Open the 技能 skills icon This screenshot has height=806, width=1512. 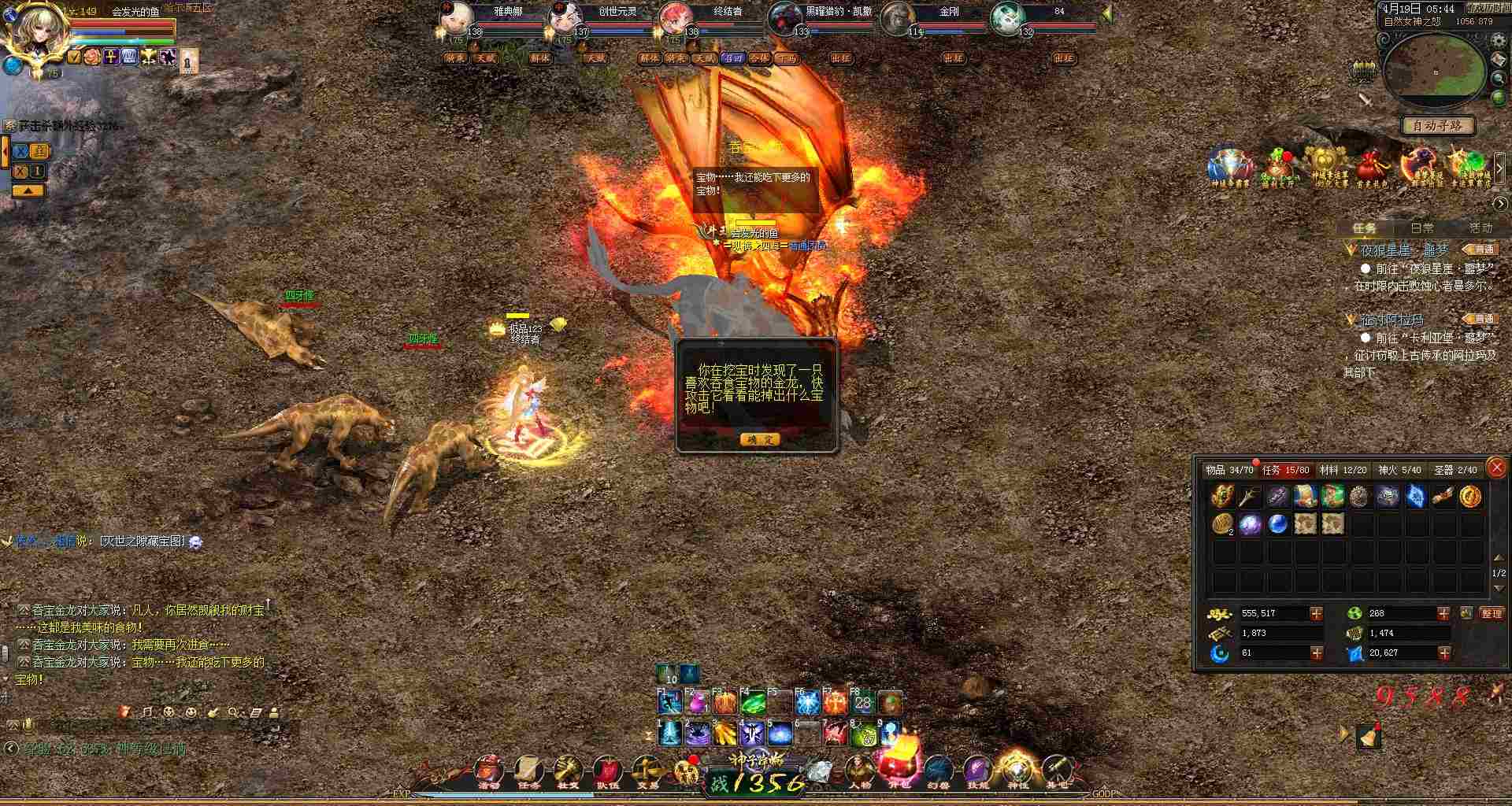976,772
